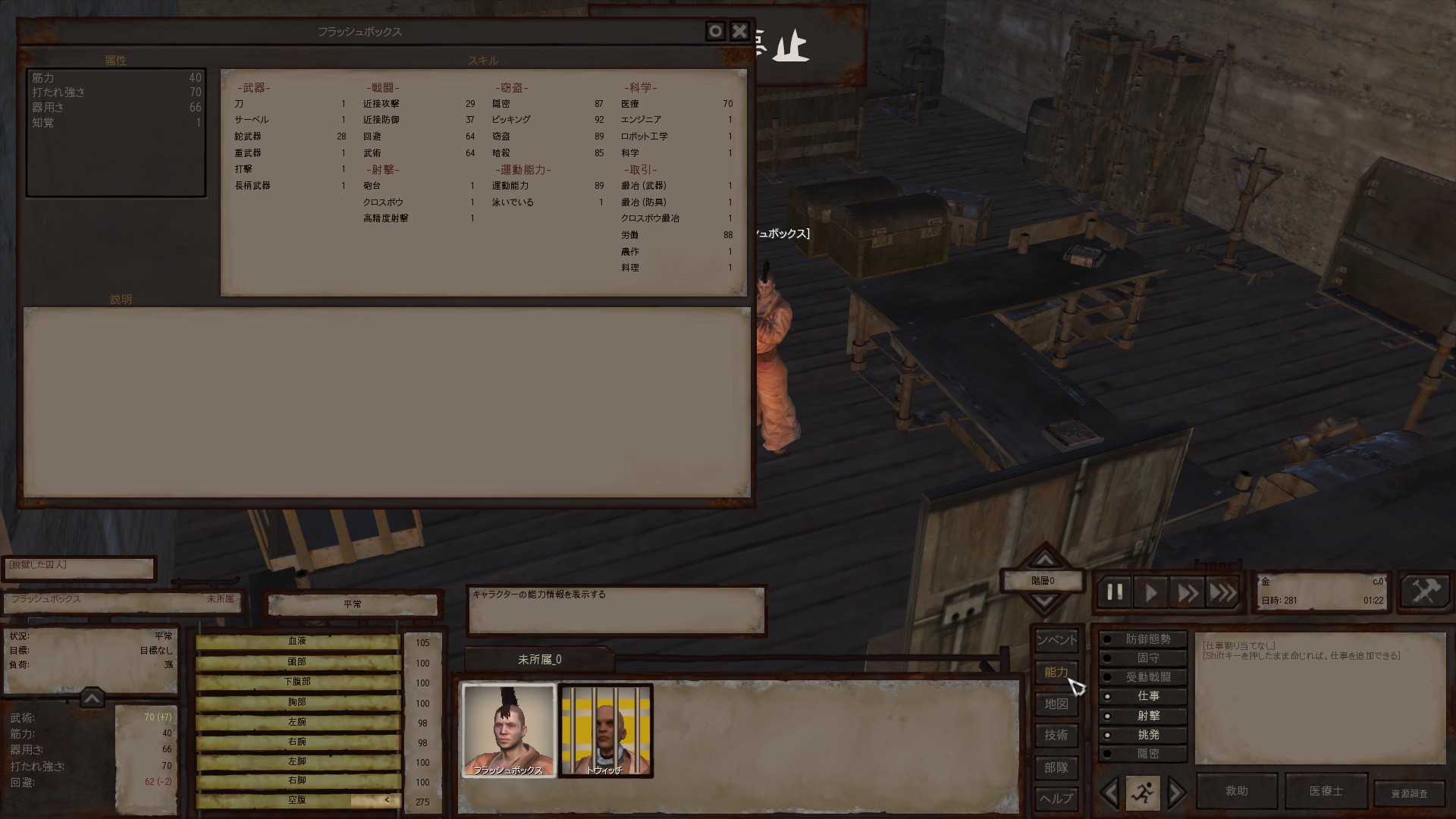Select the フラッシュボックス character portrait
1456x819 pixels.
[508, 730]
